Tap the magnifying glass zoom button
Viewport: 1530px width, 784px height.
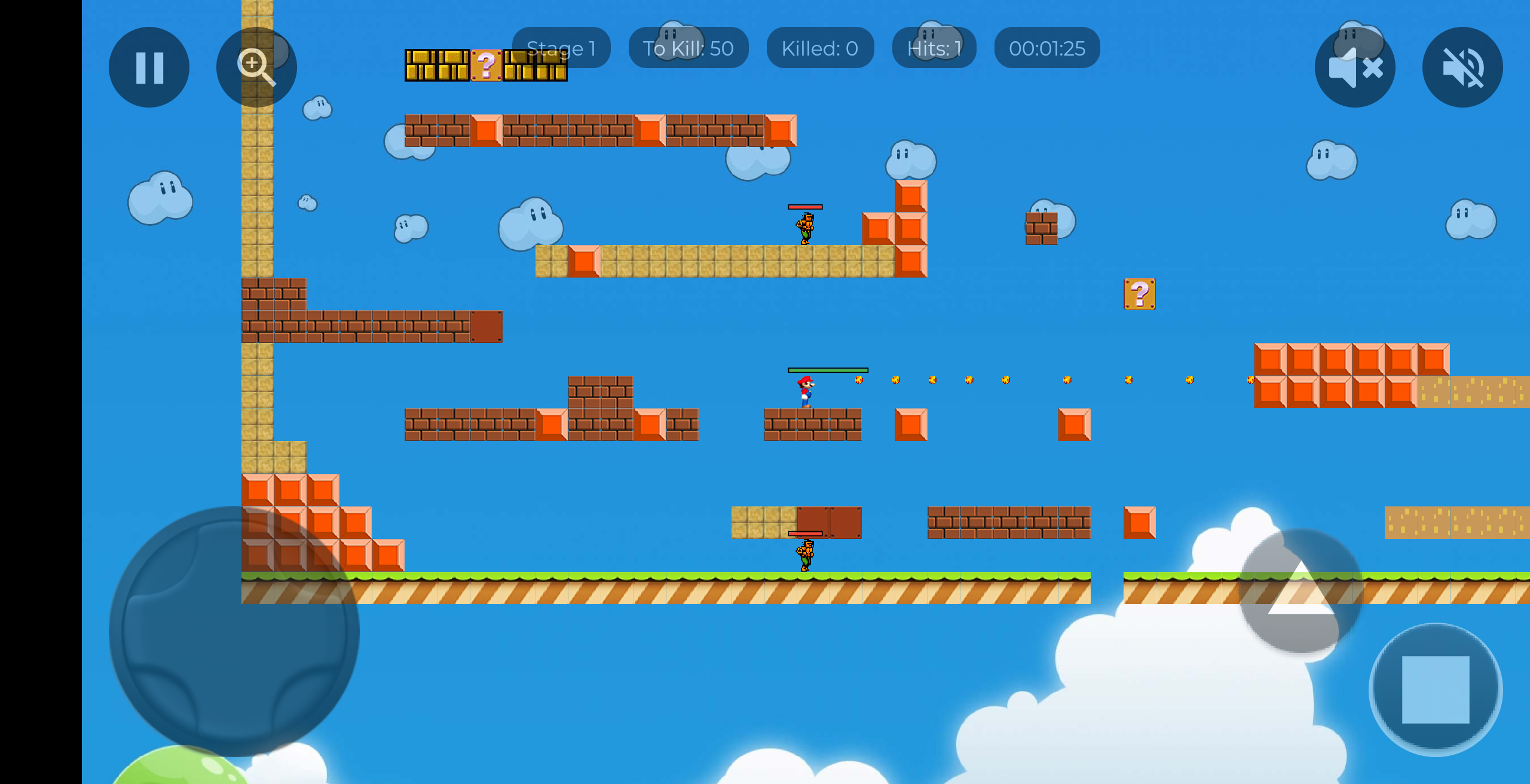[256, 67]
